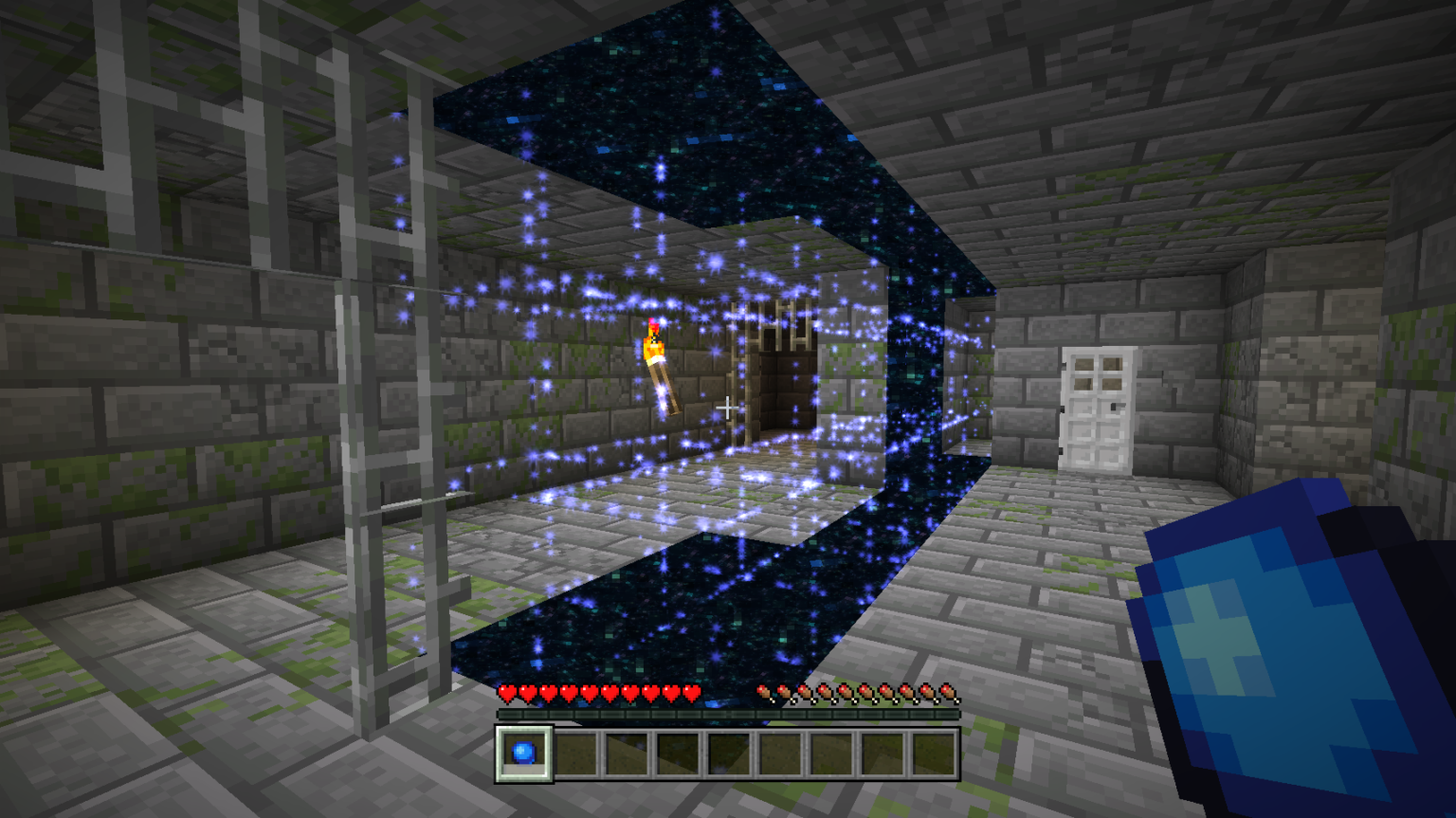Click the crosshair at screen center

pyautogui.click(x=728, y=408)
